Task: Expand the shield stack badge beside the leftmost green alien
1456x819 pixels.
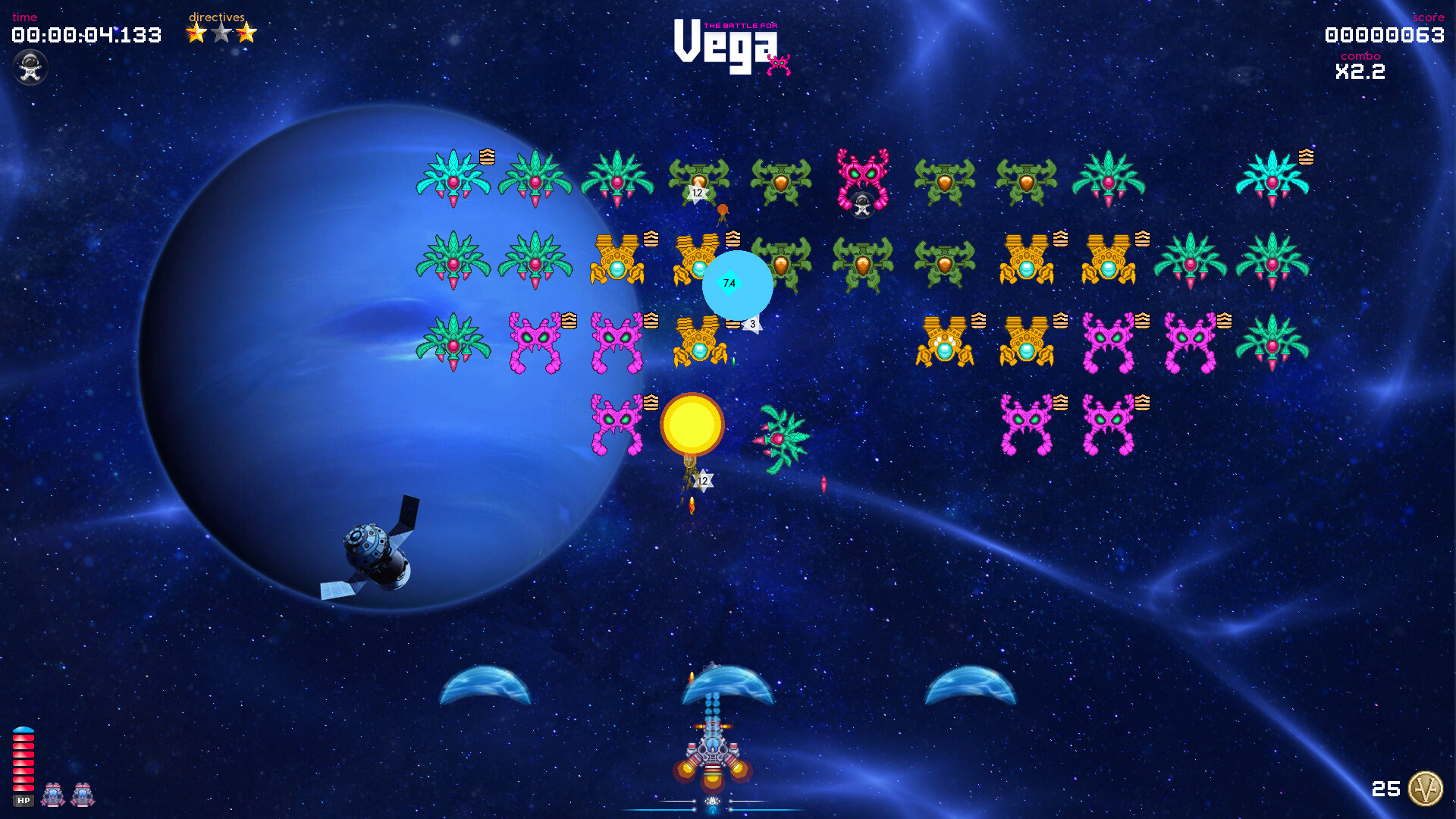Action: [x=487, y=157]
